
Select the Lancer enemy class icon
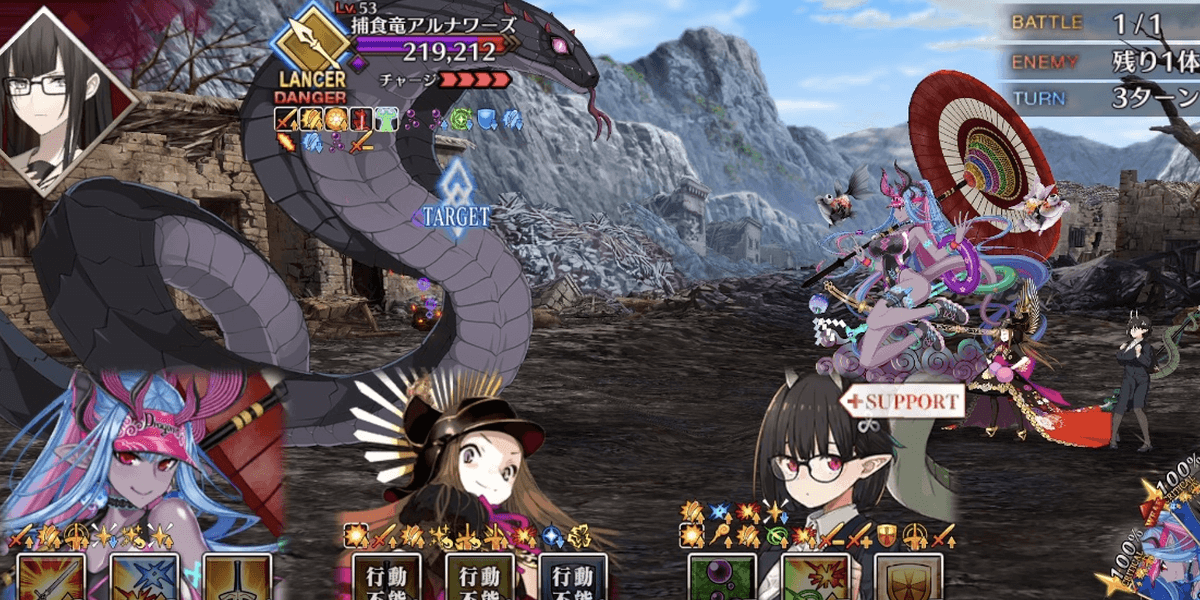tap(311, 47)
